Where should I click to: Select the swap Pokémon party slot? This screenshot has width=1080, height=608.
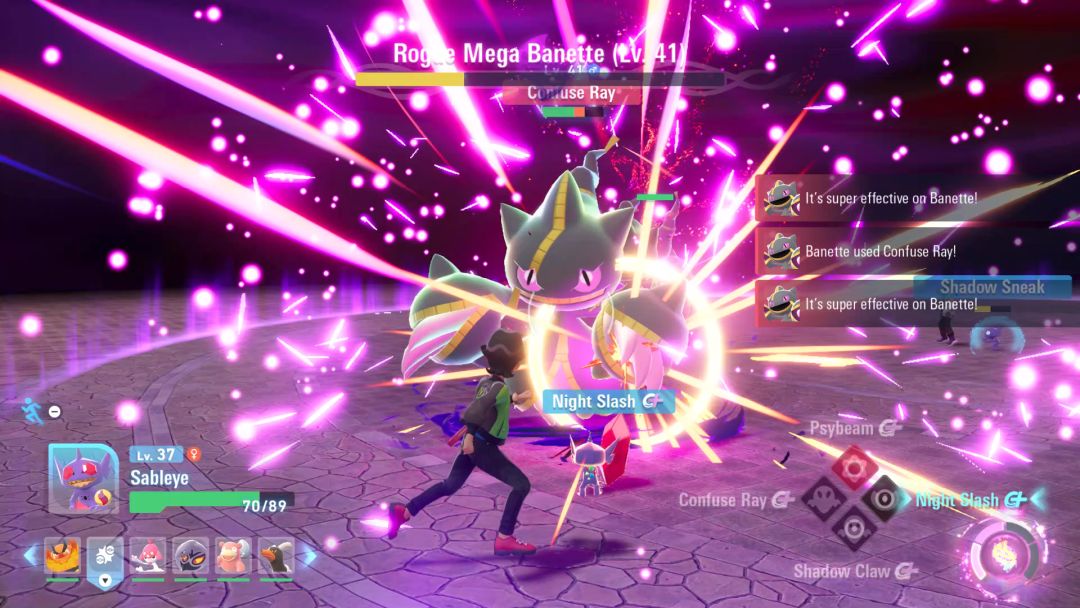click(105, 557)
